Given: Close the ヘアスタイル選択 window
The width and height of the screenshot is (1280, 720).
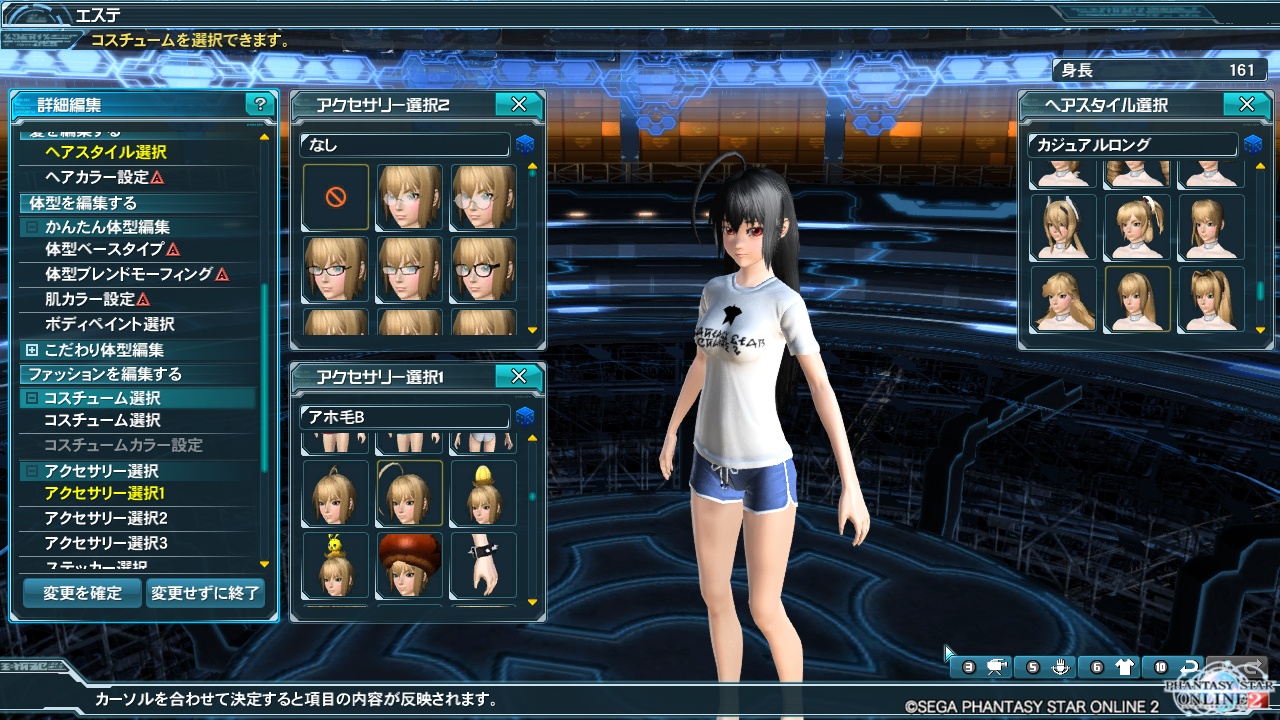Looking at the screenshot, I should 1246,104.
